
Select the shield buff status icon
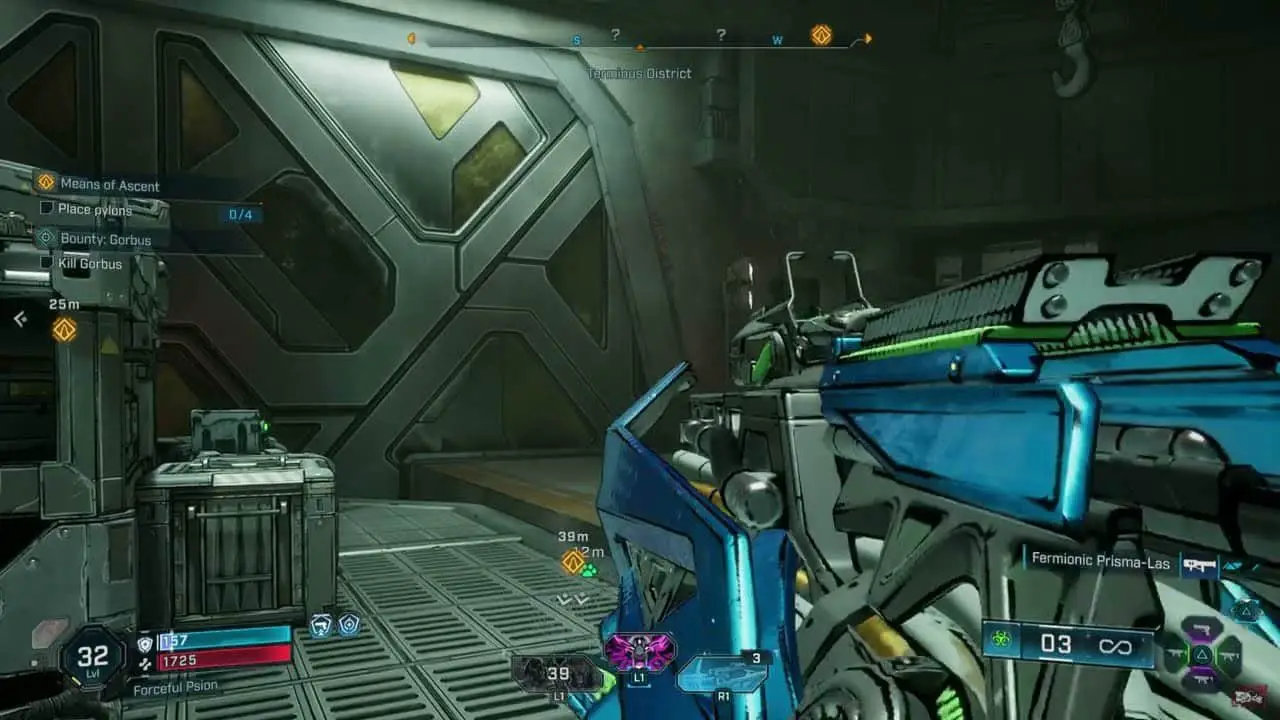coord(349,624)
